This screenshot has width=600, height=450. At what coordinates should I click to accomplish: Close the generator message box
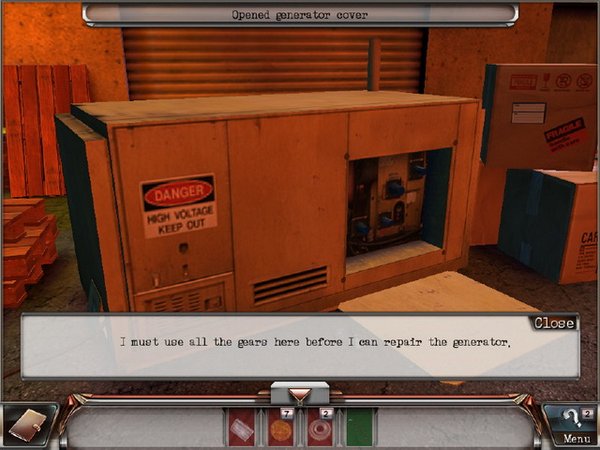pos(554,323)
